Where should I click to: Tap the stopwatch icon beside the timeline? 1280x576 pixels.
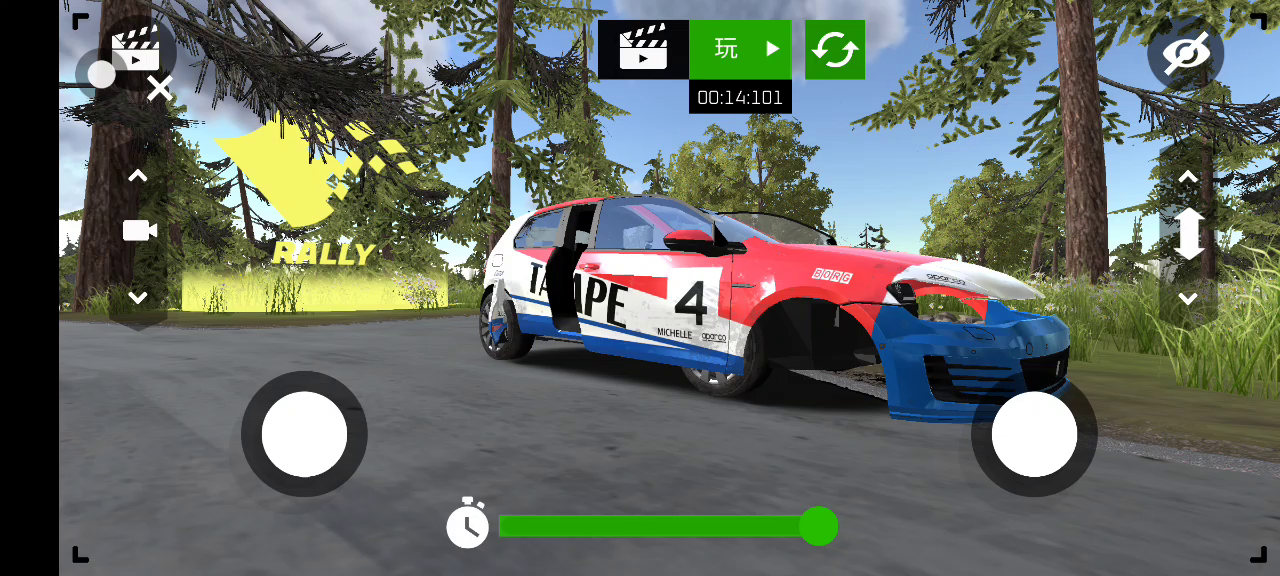[467, 524]
